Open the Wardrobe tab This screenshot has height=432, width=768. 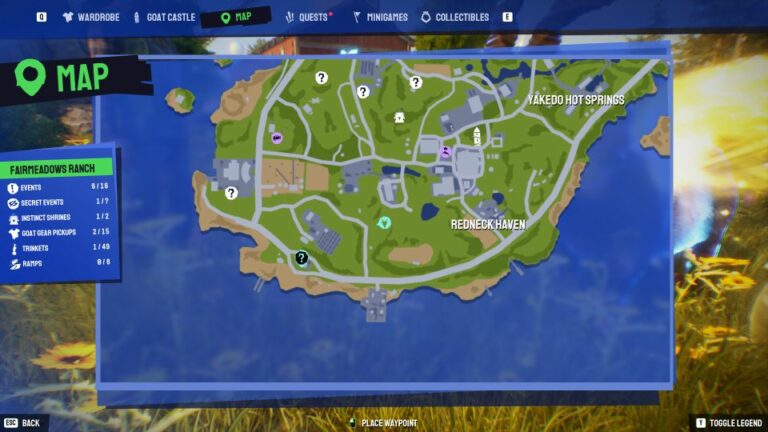(x=92, y=17)
